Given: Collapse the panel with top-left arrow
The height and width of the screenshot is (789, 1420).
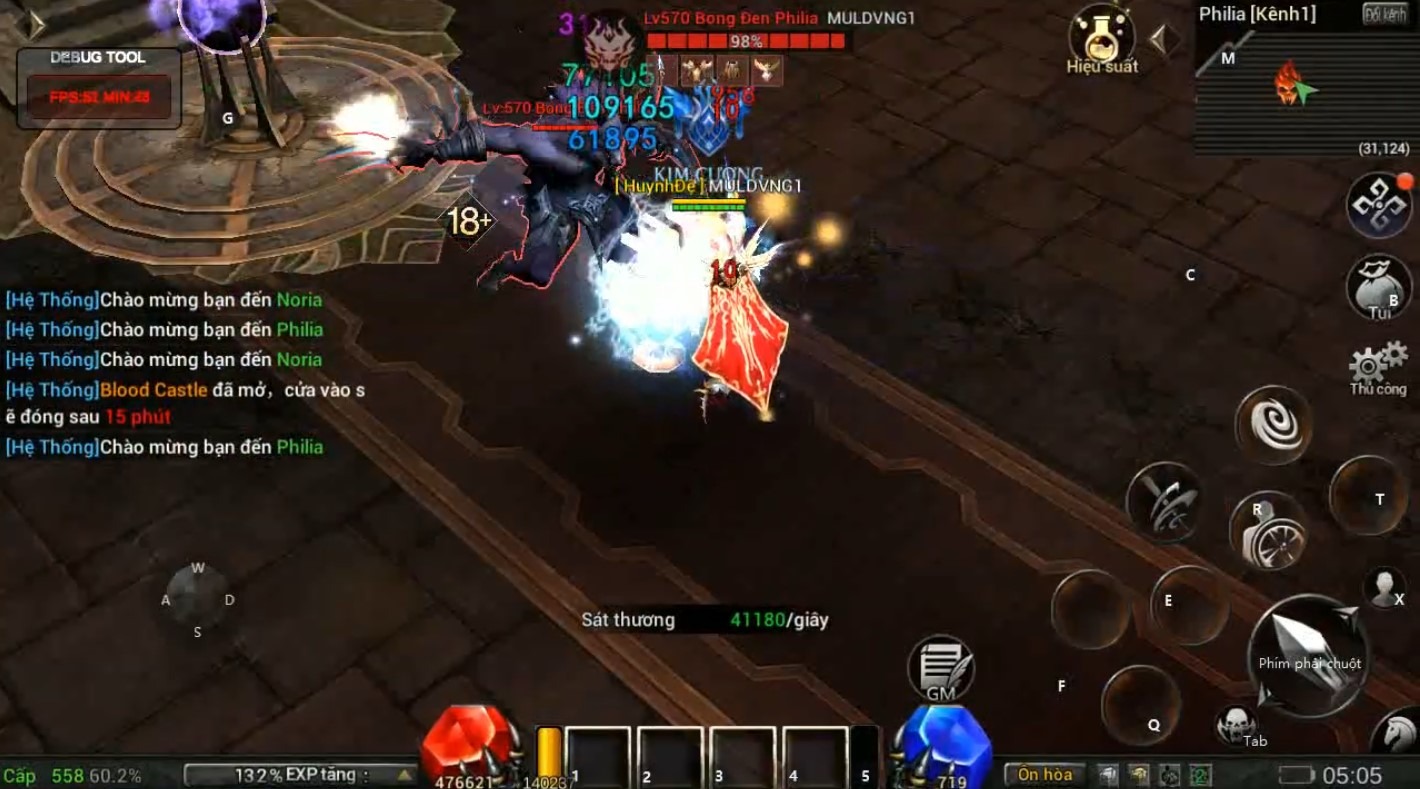Looking at the screenshot, I should point(36,25).
